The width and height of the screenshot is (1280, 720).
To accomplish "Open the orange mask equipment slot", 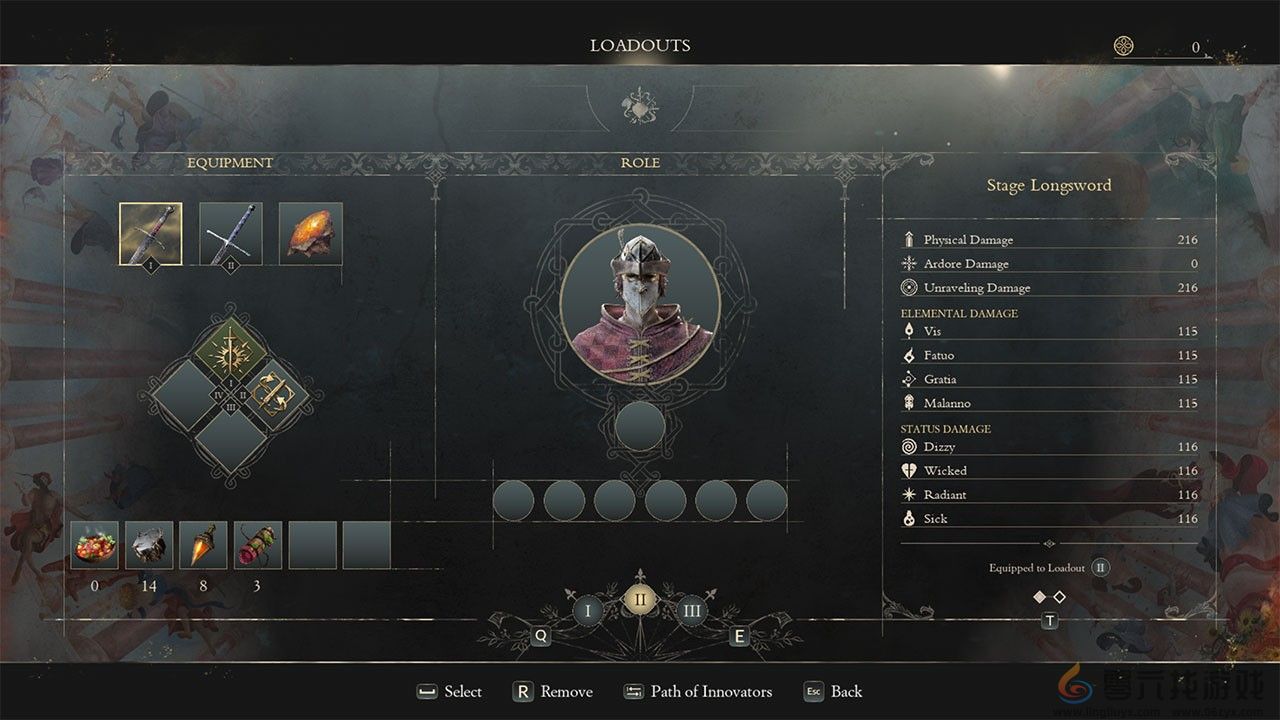I will (309, 234).
